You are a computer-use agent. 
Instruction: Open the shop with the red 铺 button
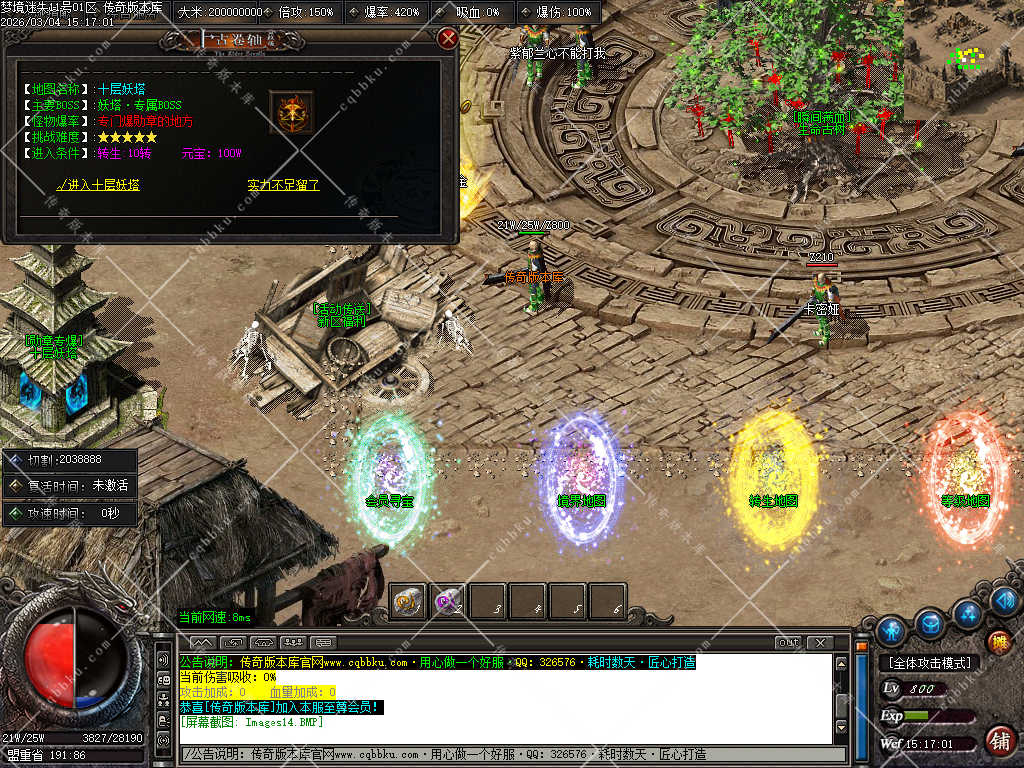tap(998, 740)
